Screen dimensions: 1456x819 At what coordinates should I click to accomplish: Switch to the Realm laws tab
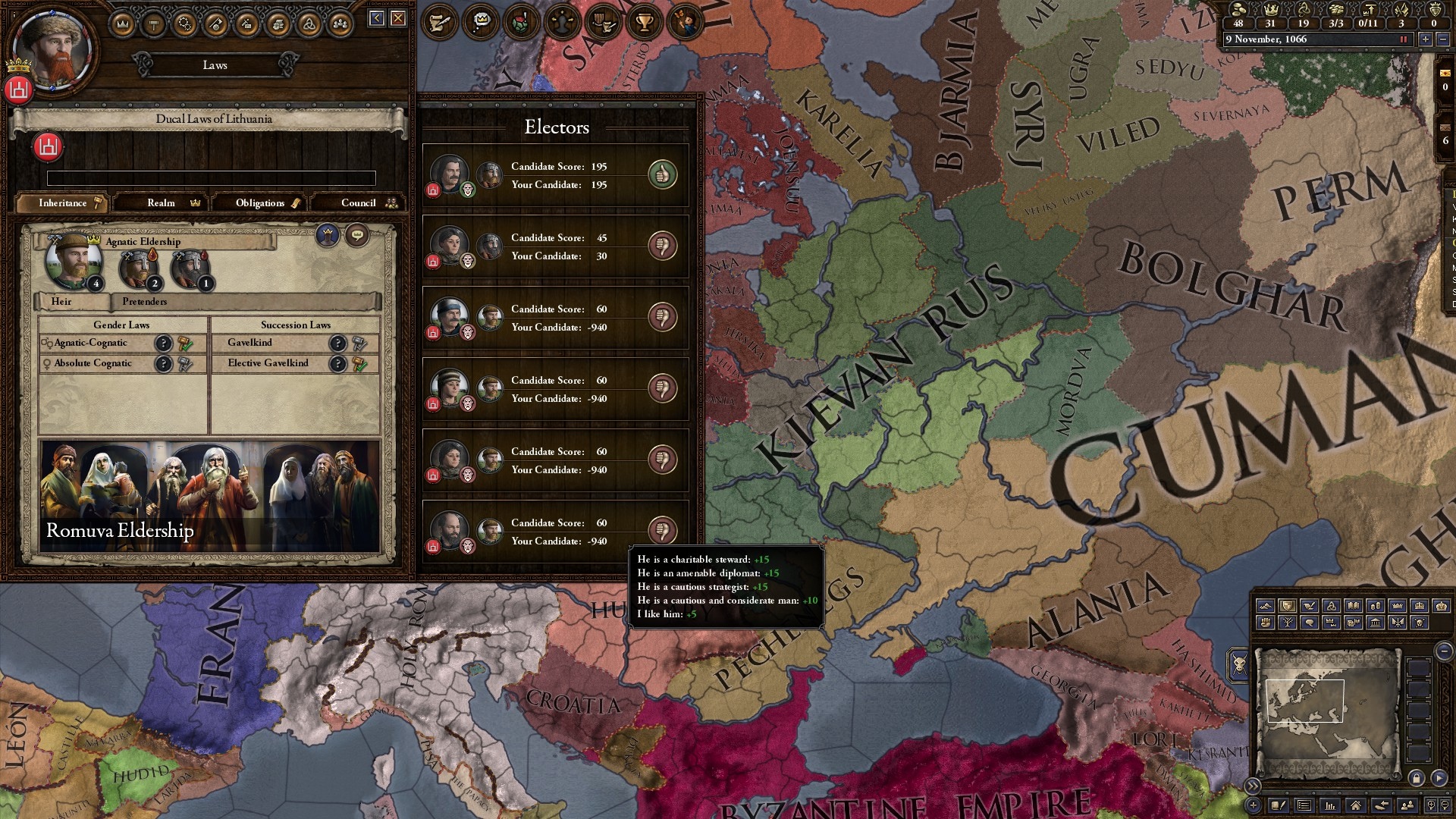point(162,202)
